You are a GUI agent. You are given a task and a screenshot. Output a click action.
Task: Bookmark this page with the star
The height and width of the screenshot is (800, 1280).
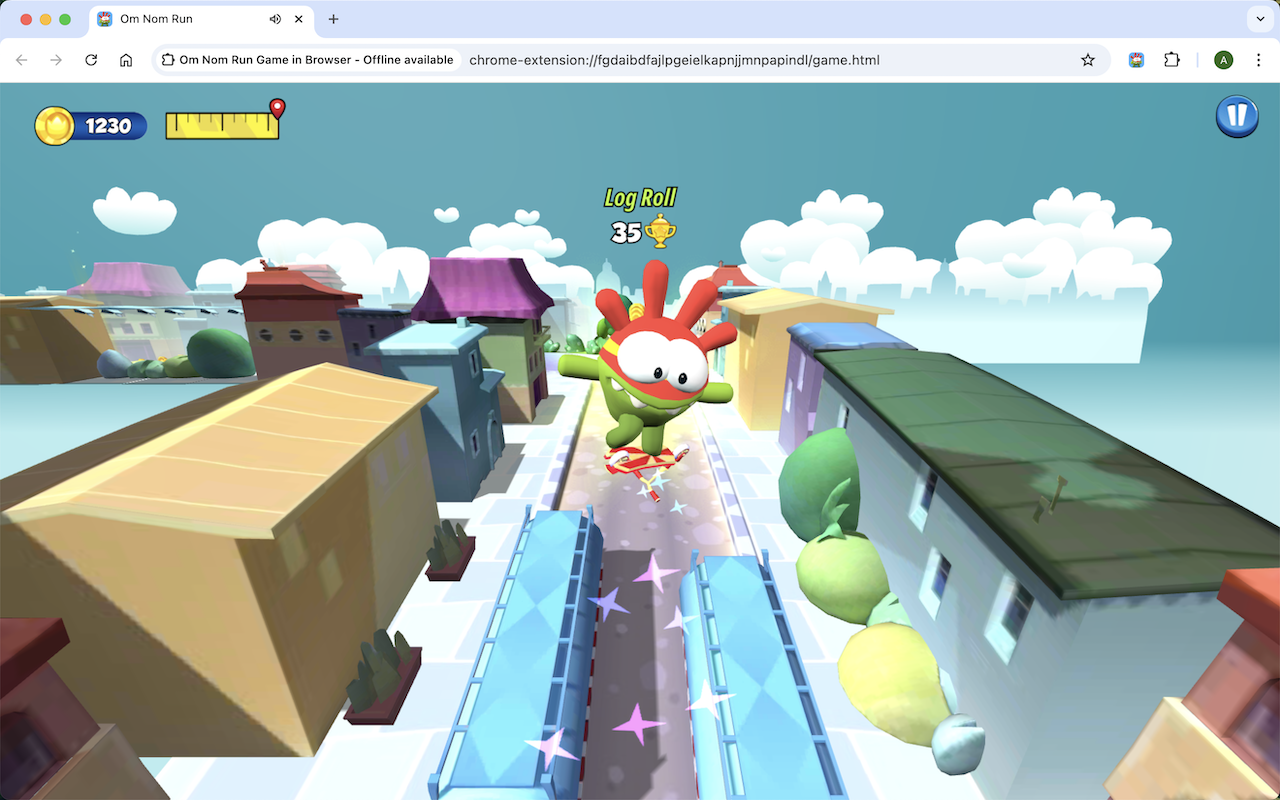(x=1087, y=60)
